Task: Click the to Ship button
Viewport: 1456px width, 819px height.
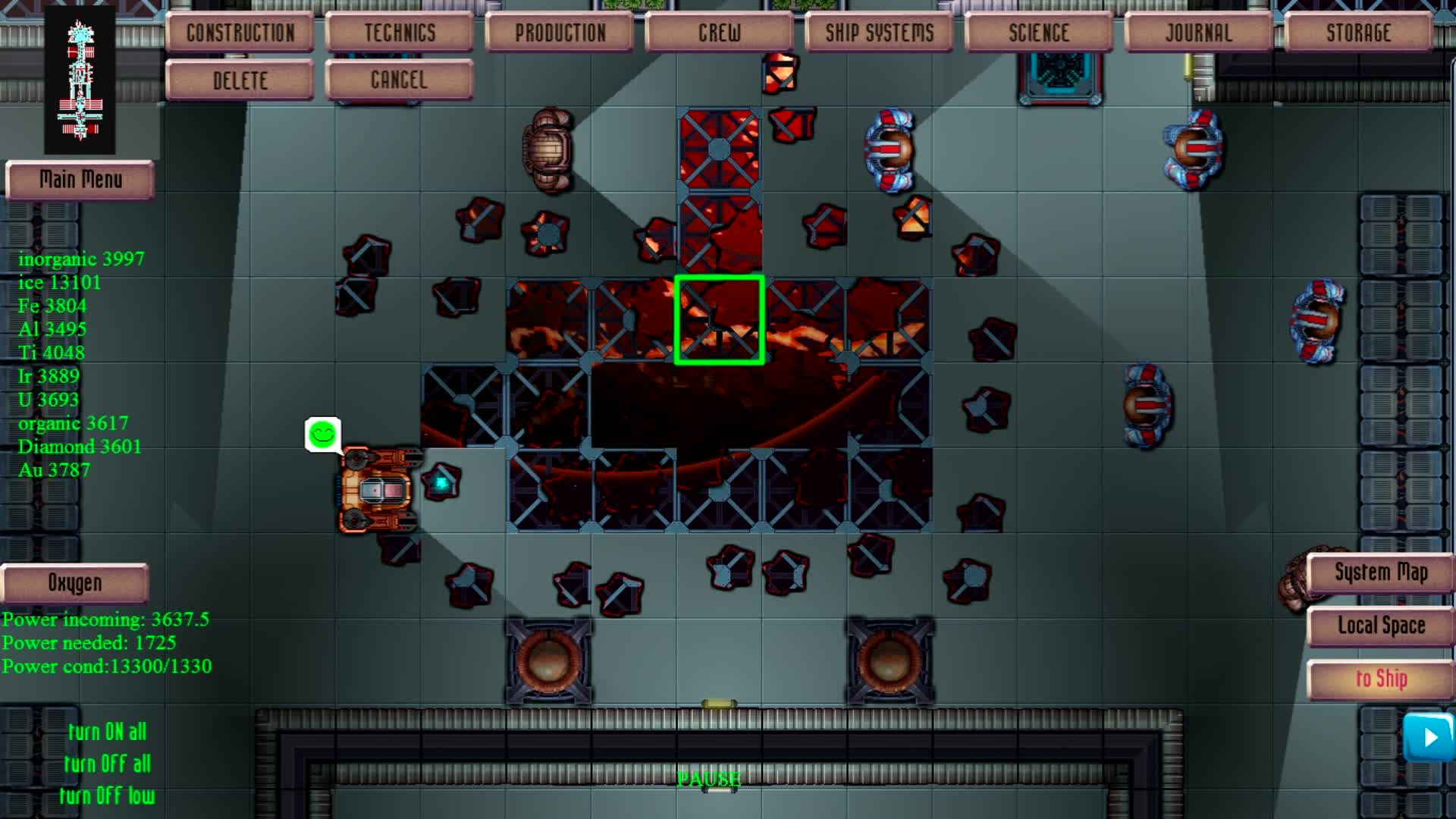Action: (1381, 679)
